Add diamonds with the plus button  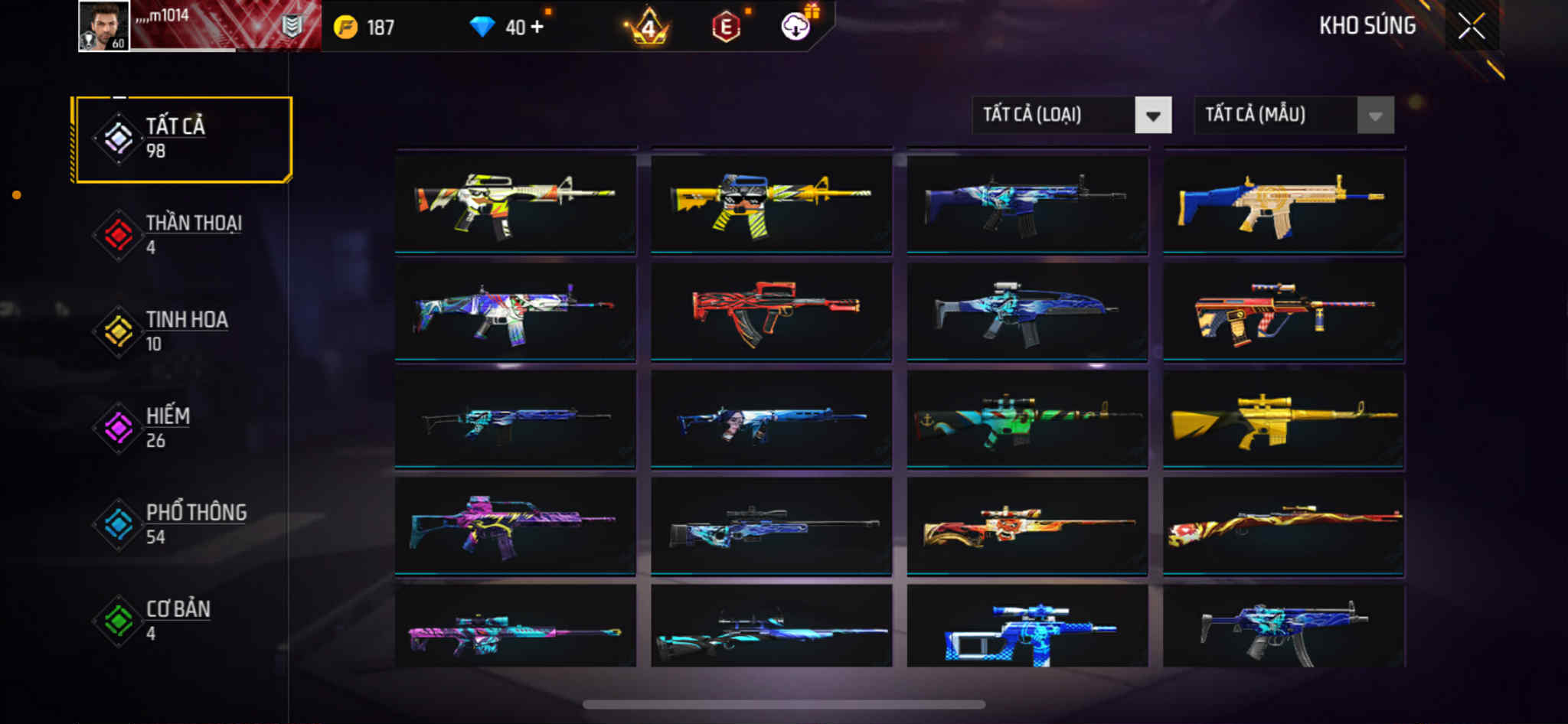pos(537,27)
